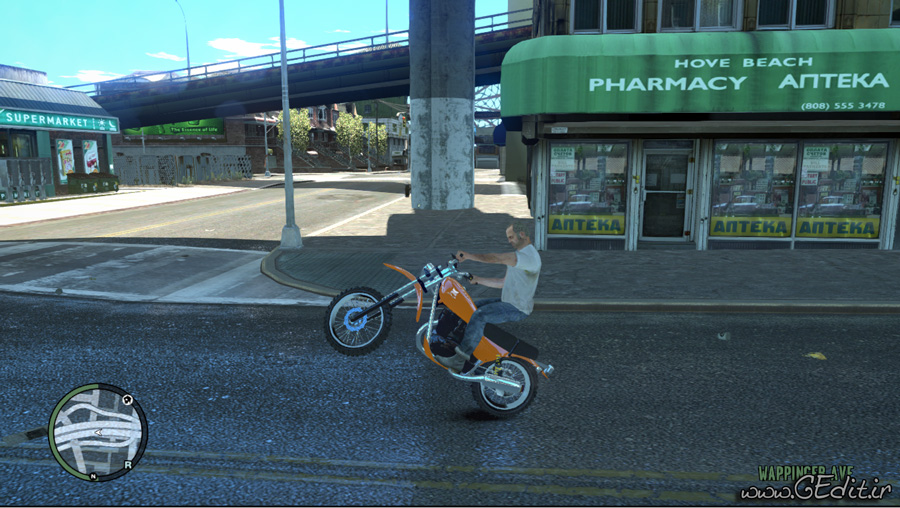Image resolution: width=900 pixels, height=508 pixels.
Task: Open the www.GEdit.ir watermark link
Action: pos(814,488)
